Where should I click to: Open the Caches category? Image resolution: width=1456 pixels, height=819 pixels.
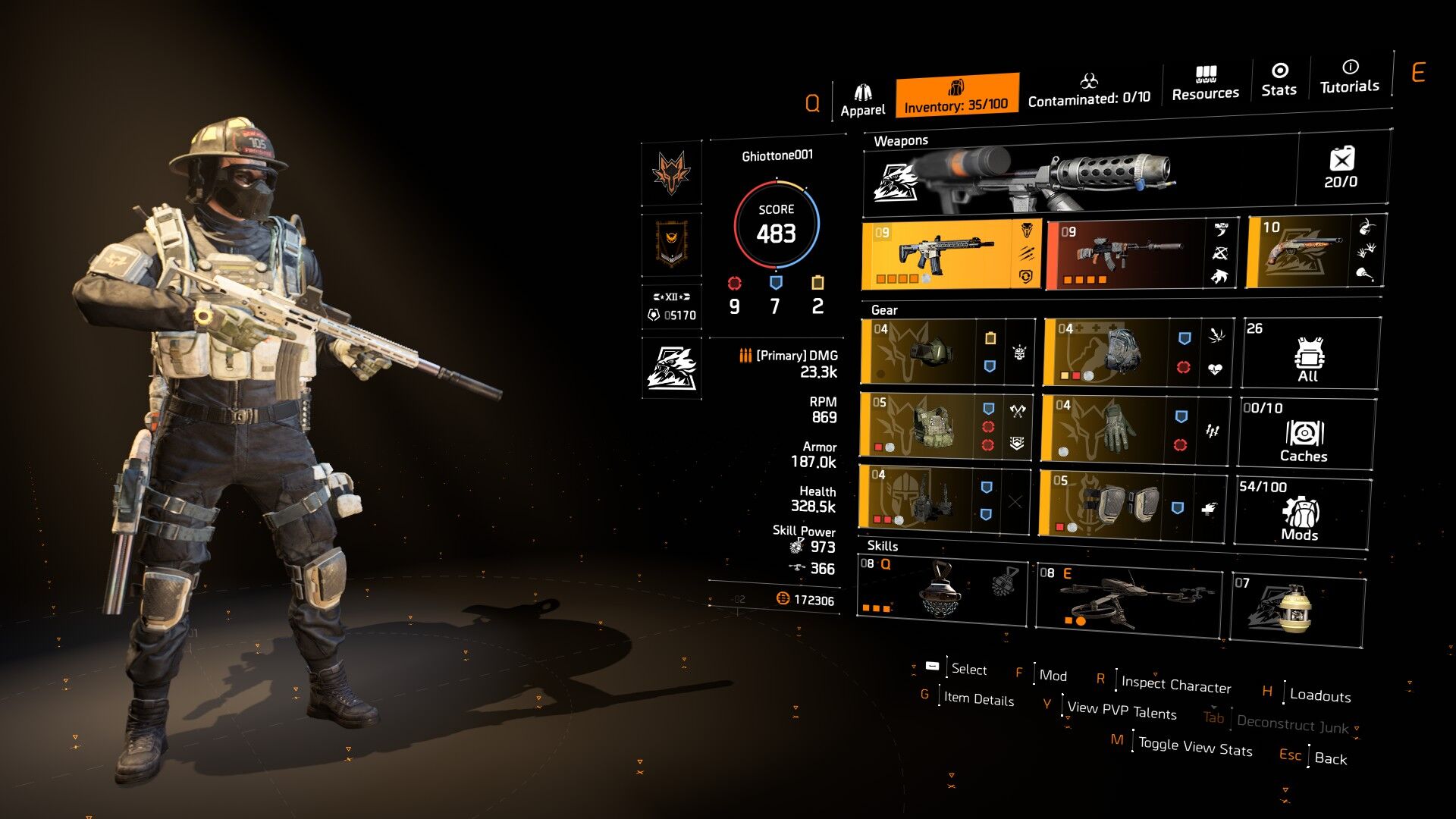click(x=1304, y=434)
